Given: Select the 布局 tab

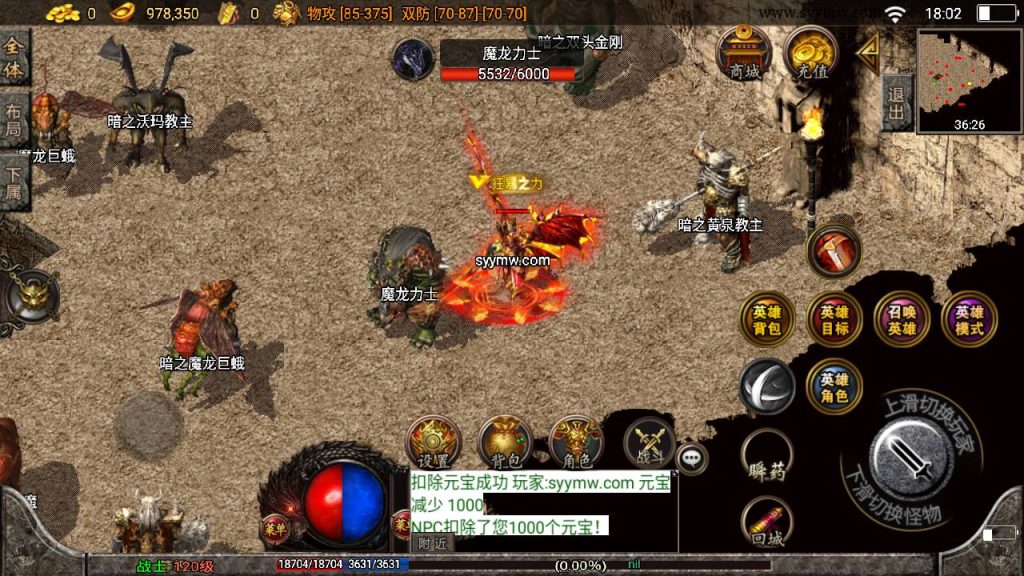Looking at the screenshot, I should (x=14, y=121).
